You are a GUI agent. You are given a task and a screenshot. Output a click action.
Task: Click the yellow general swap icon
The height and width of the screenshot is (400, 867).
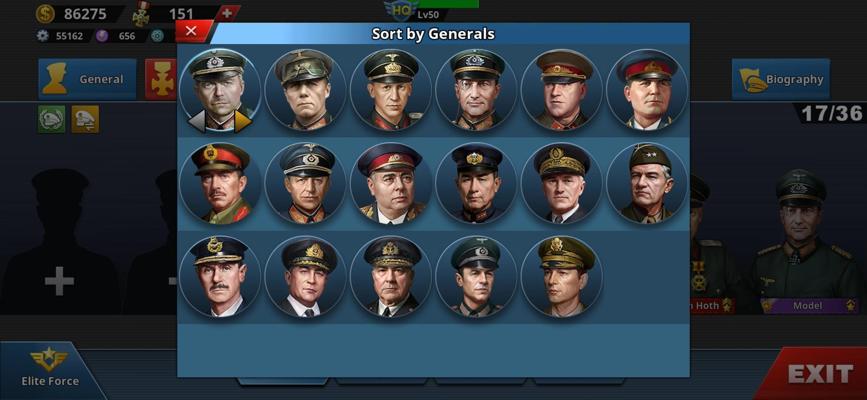coord(85,119)
